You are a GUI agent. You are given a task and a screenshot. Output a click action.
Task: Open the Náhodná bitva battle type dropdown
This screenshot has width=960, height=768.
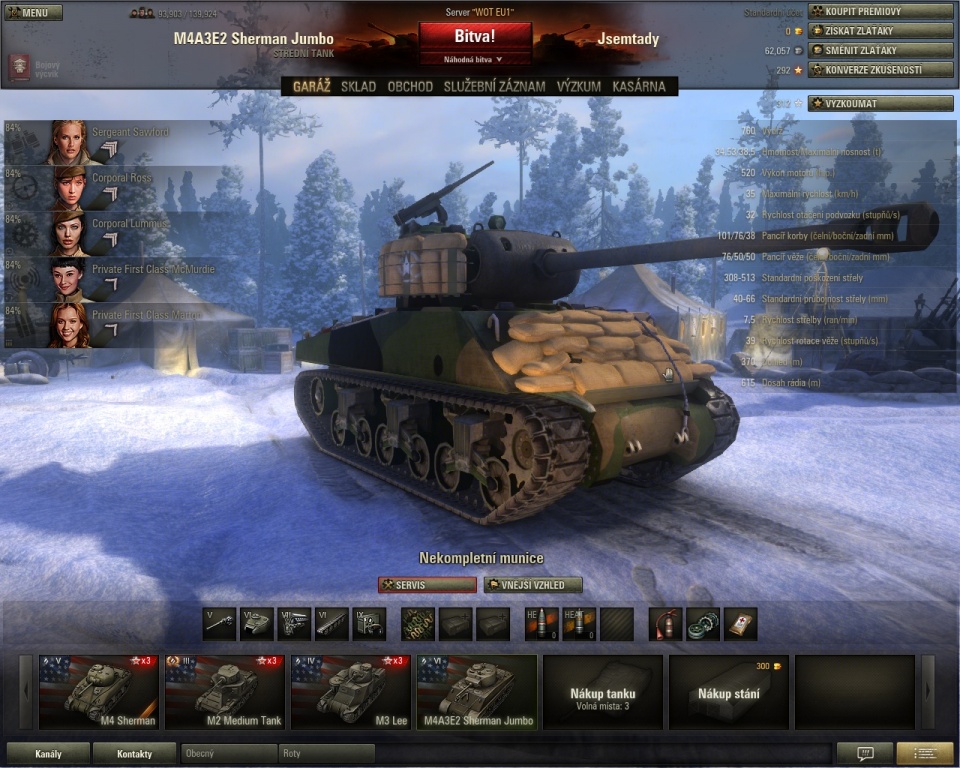(x=475, y=60)
